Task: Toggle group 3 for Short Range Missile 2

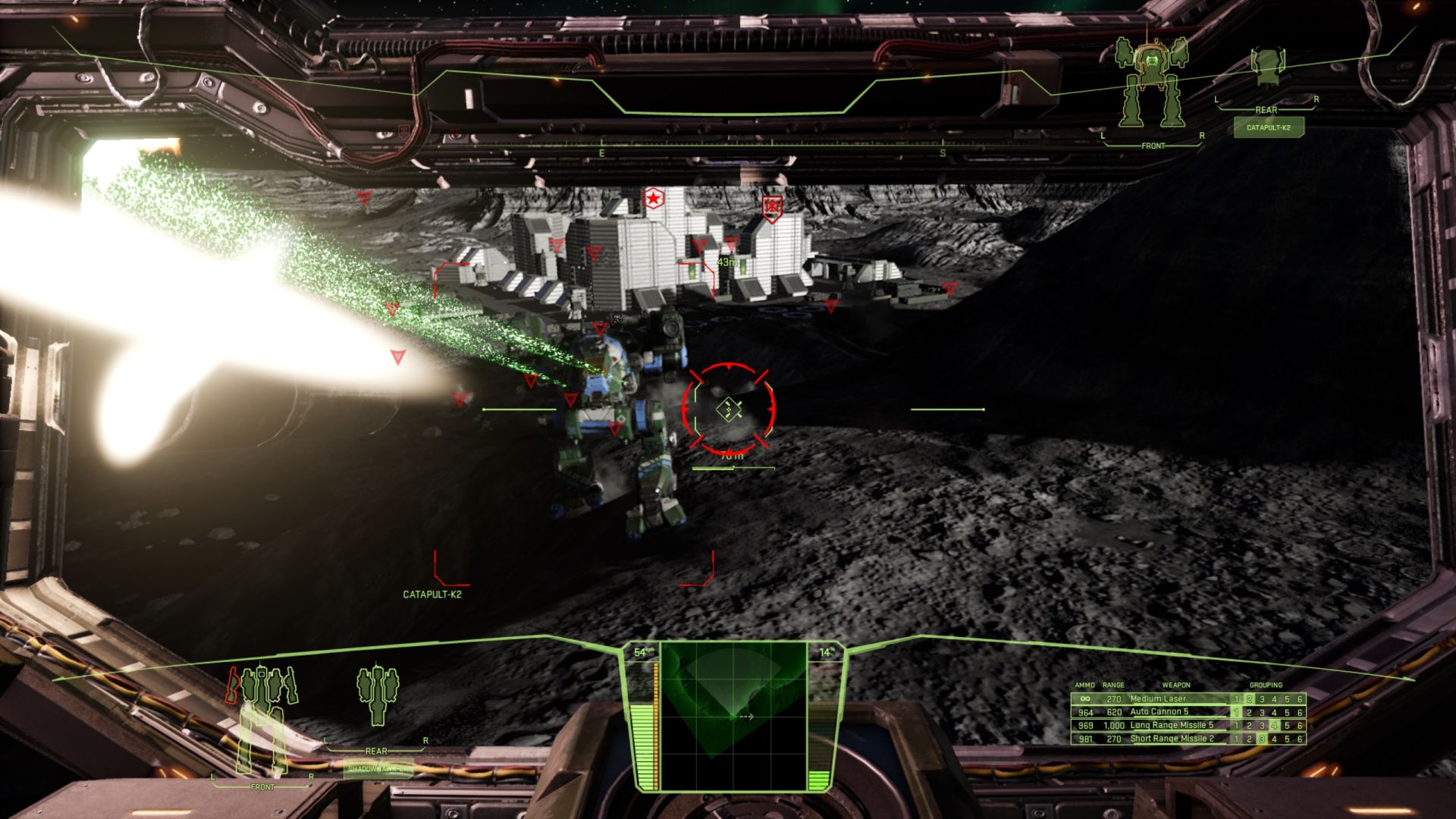Action: coord(1262,739)
